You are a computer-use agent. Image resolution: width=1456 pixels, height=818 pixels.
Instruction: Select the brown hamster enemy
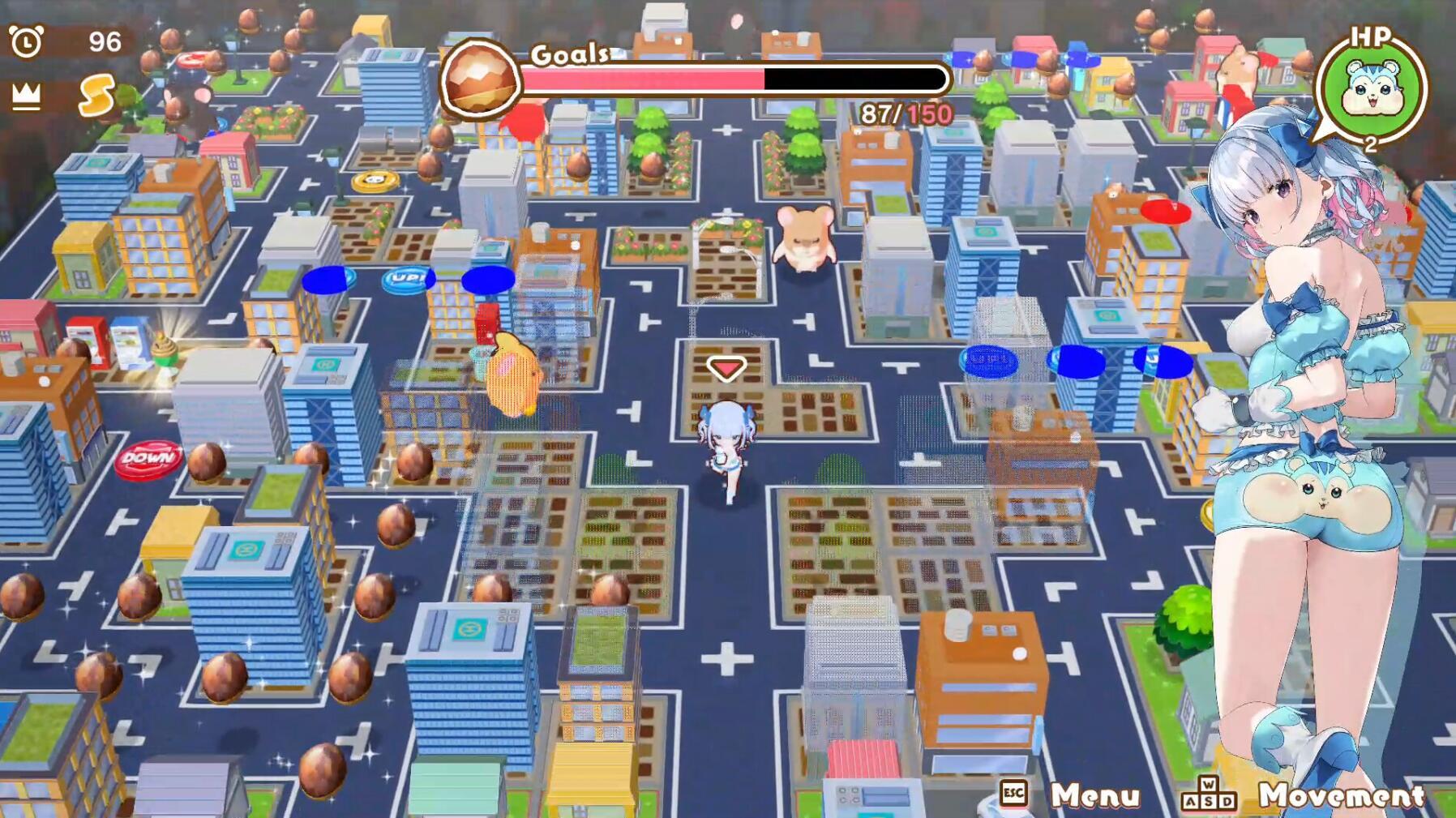point(805,238)
